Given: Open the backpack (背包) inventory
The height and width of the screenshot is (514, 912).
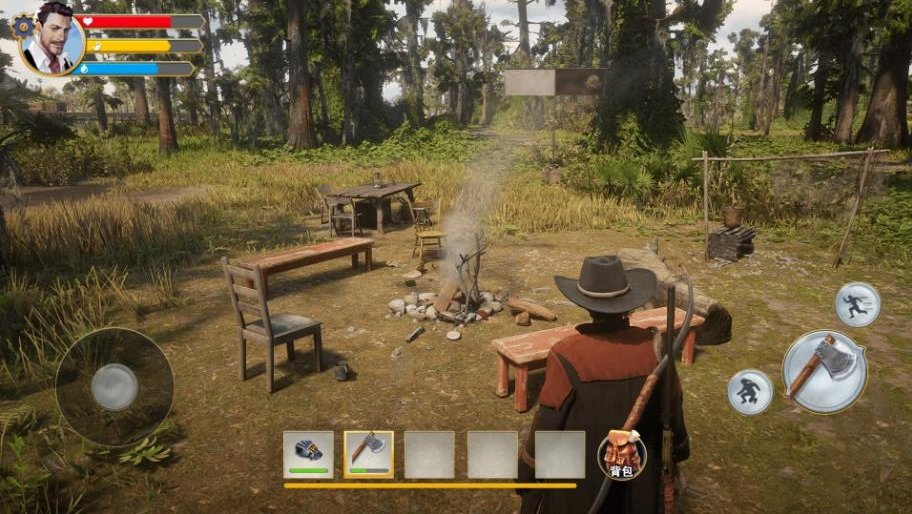Looking at the screenshot, I should pyautogui.click(x=621, y=455).
